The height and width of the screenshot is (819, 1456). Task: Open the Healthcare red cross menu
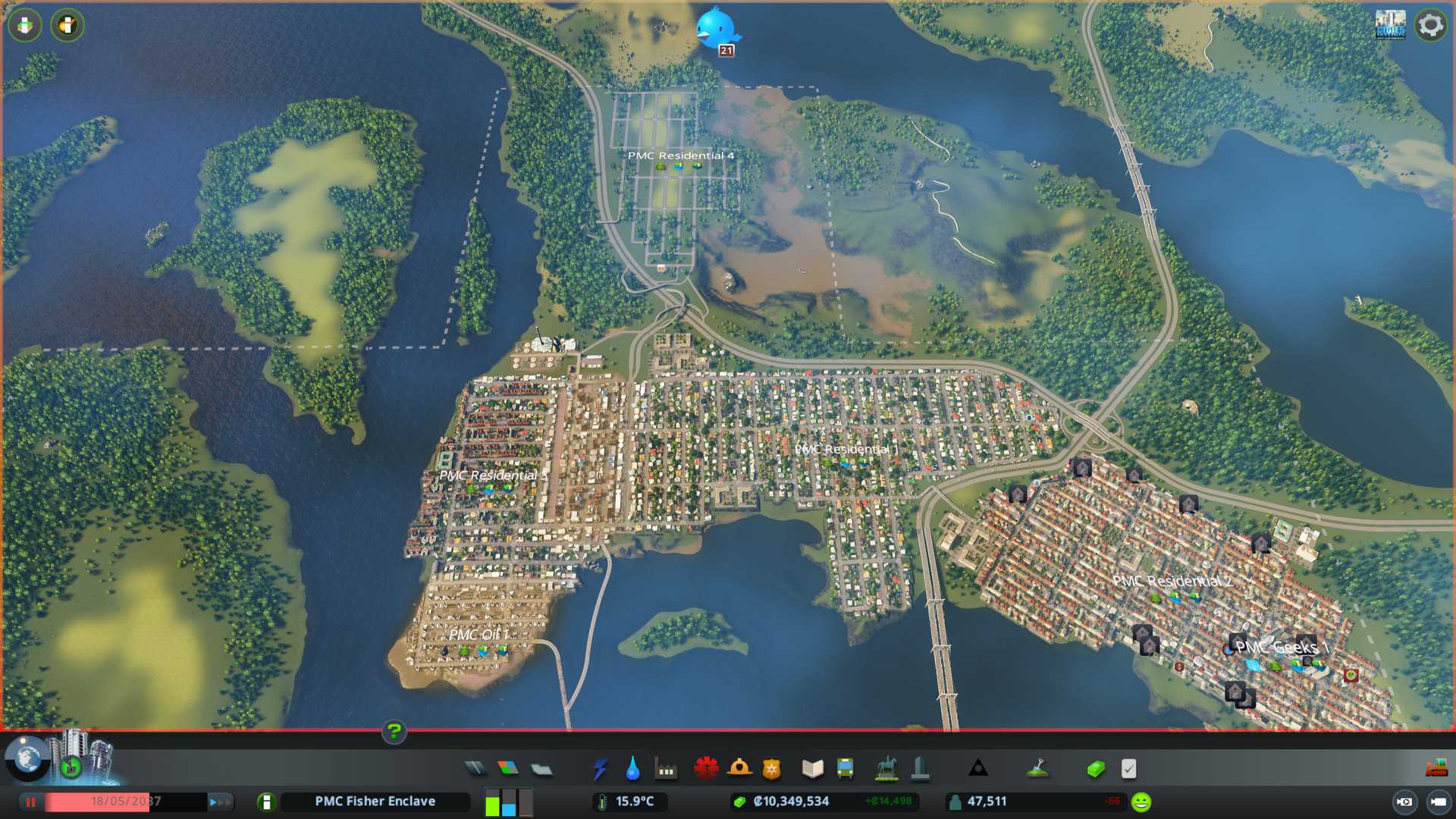click(x=706, y=769)
